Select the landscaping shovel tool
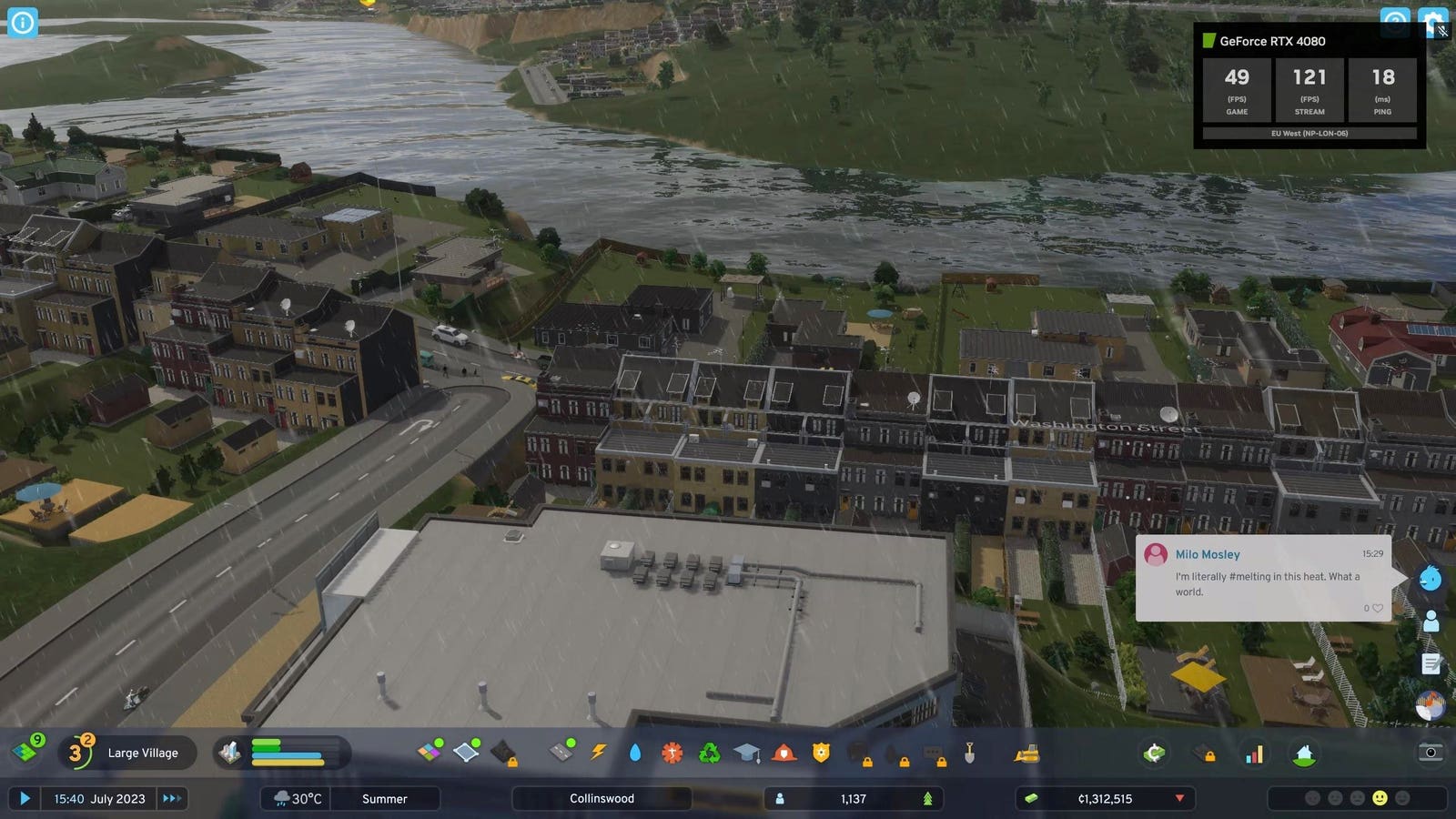The height and width of the screenshot is (819, 1456). [969, 753]
